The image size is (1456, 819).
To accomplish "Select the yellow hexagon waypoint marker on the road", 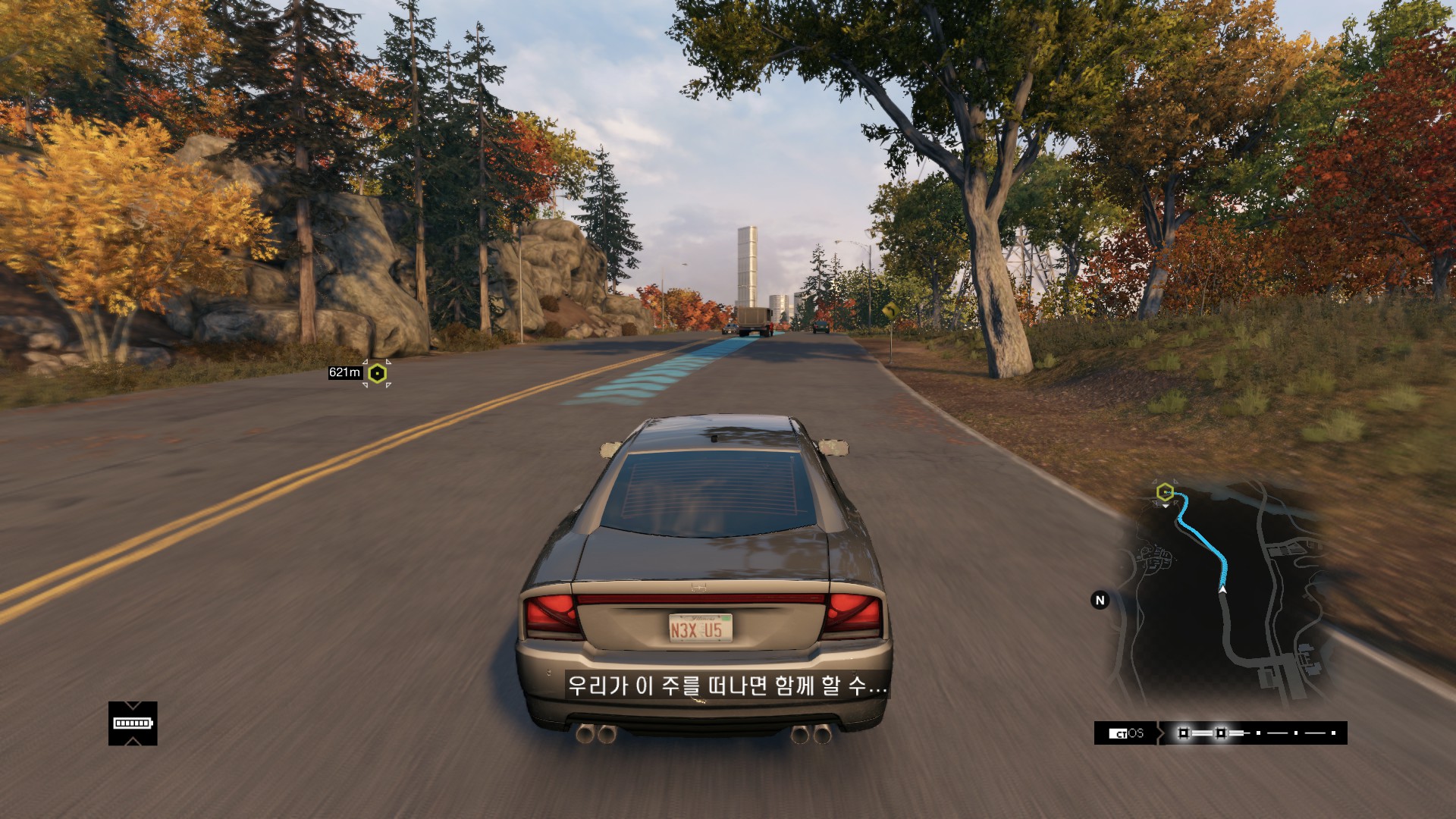I will pyautogui.click(x=378, y=373).
